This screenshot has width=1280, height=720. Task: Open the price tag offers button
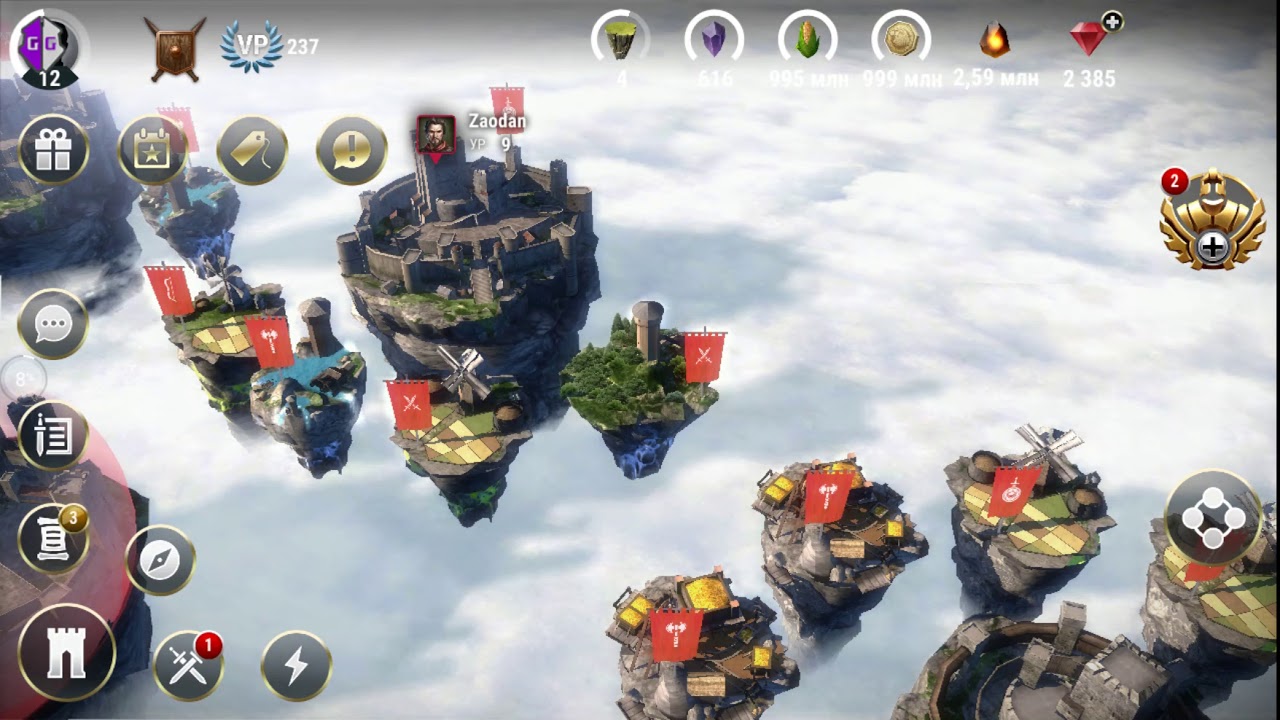click(252, 150)
